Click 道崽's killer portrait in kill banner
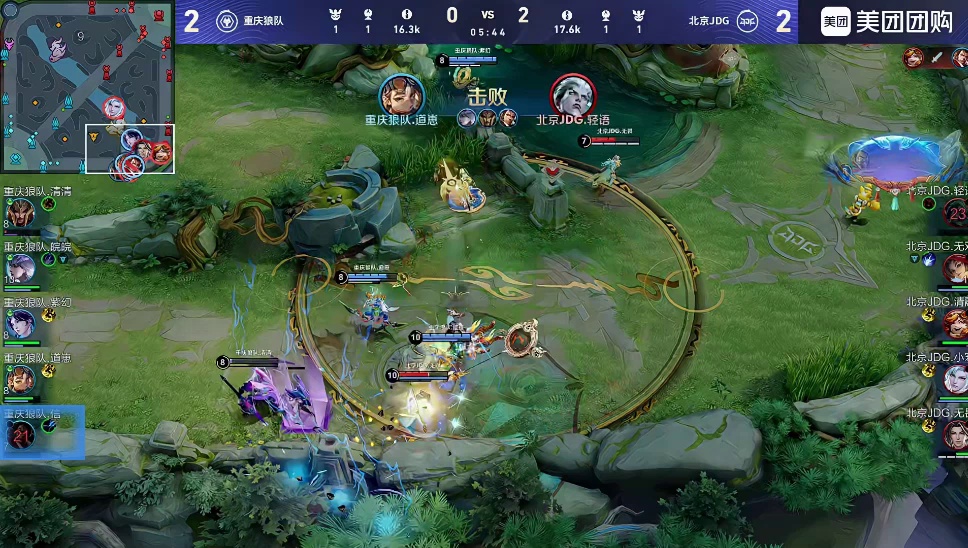The height and width of the screenshot is (548, 968). click(402, 94)
